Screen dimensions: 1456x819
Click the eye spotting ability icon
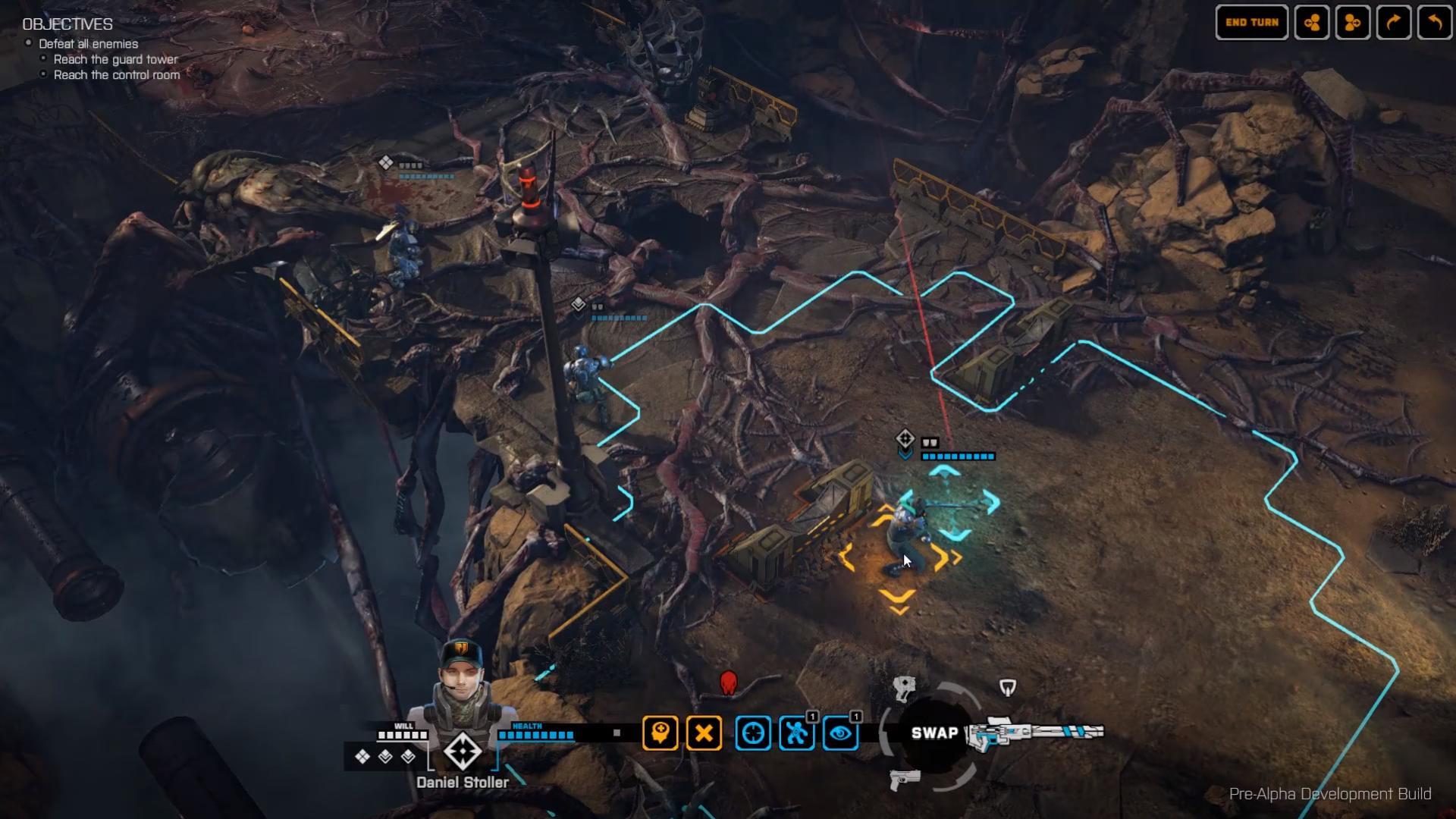point(839,733)
